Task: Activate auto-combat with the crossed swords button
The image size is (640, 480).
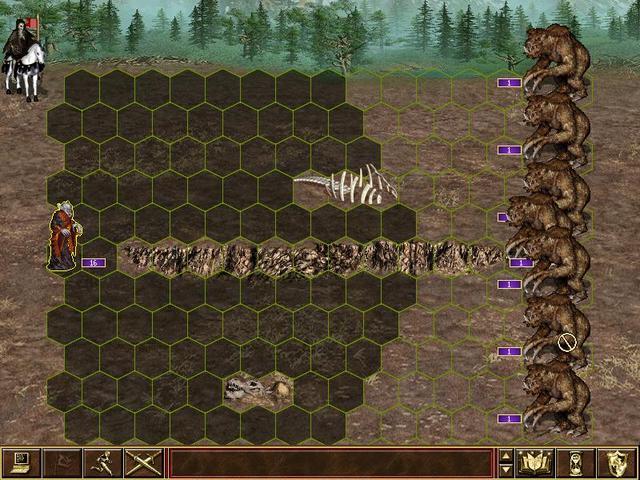Action: point(139,462)
